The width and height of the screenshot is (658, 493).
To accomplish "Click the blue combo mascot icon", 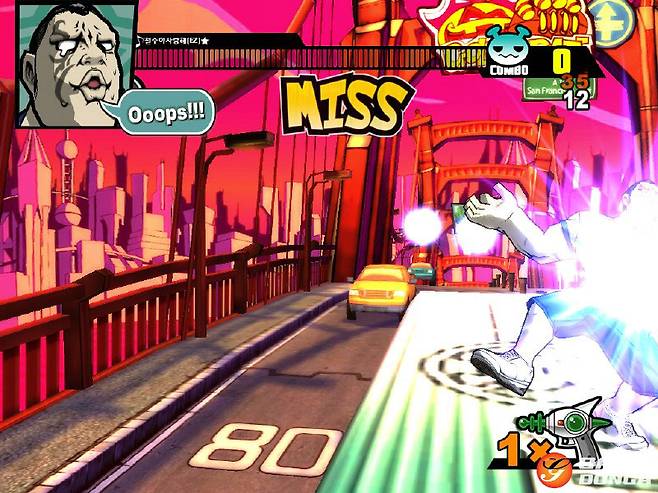I will pos(505,46).
